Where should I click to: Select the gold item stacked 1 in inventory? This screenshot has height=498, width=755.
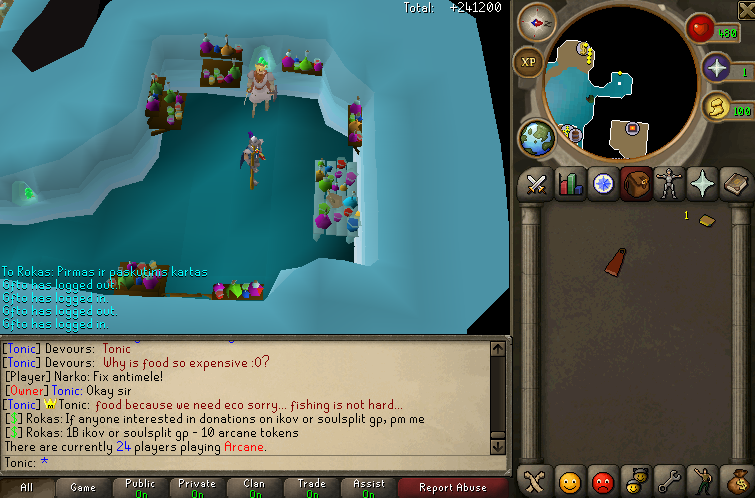(x=706, y=220)
